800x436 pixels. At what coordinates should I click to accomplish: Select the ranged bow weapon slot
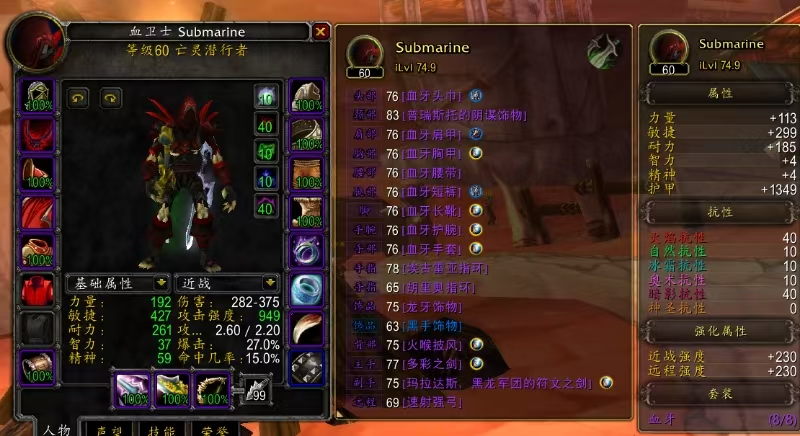pyautogui.click(x=212, y=390)
